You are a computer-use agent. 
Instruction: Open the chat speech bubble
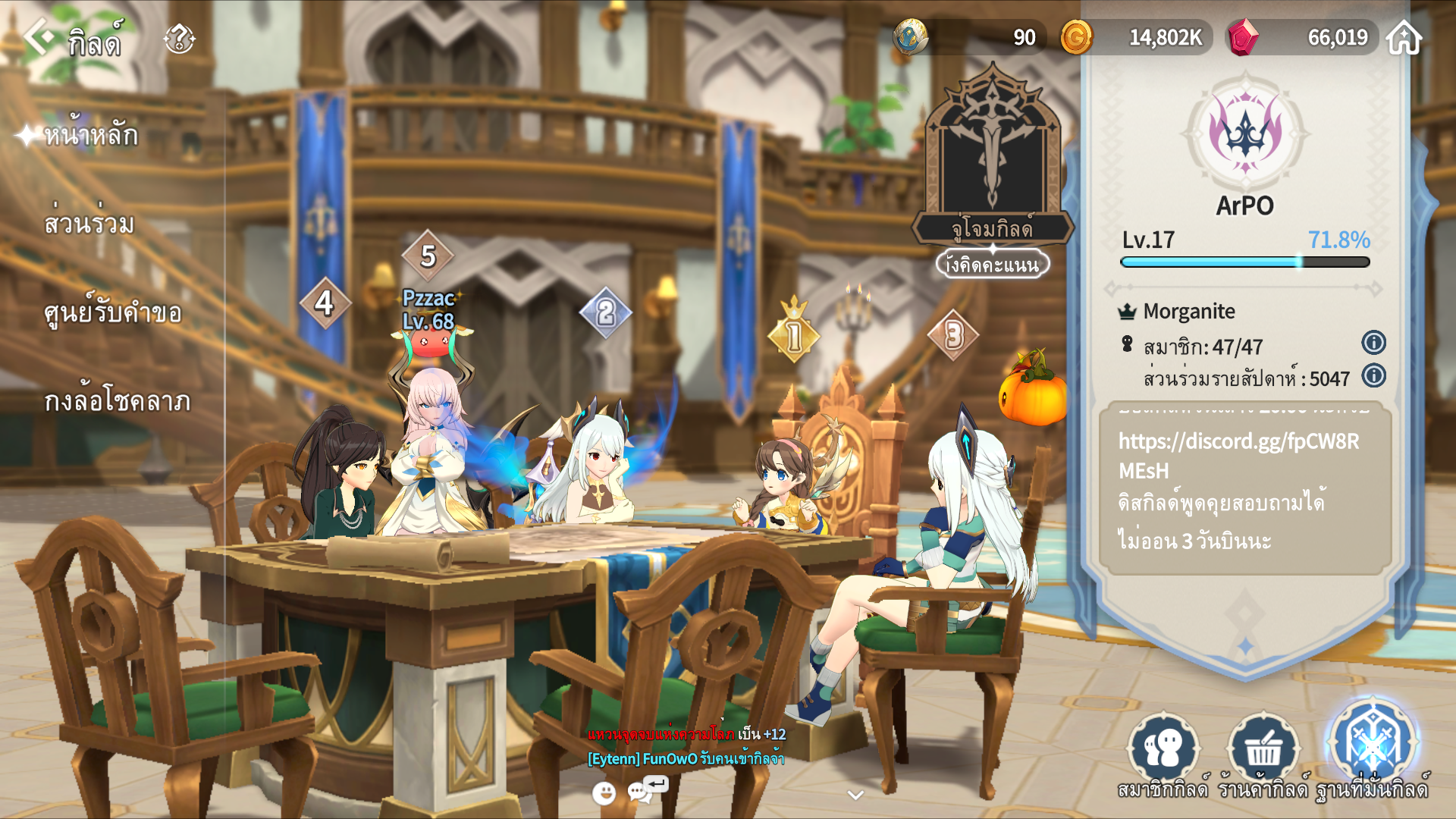pos(641,792)
